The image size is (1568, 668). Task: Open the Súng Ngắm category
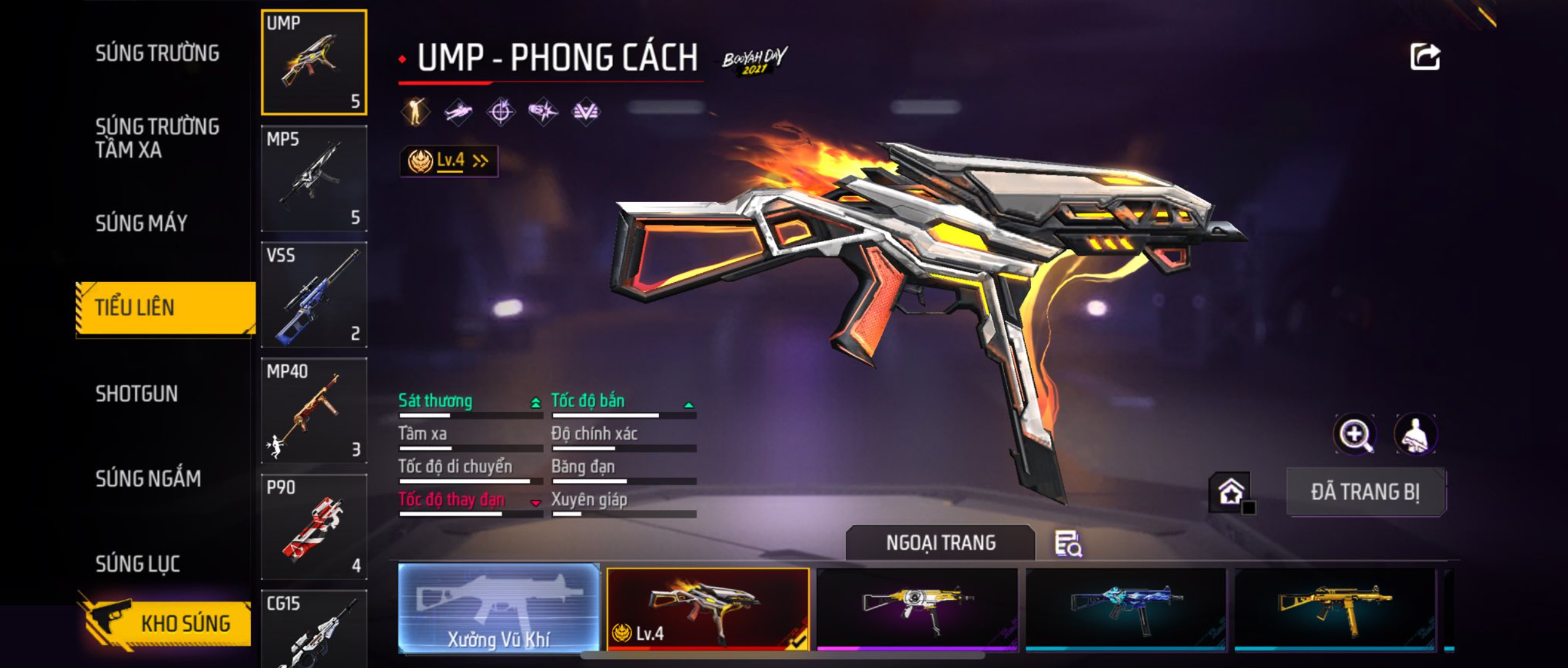pyautogui.click(x=148, y=479)
